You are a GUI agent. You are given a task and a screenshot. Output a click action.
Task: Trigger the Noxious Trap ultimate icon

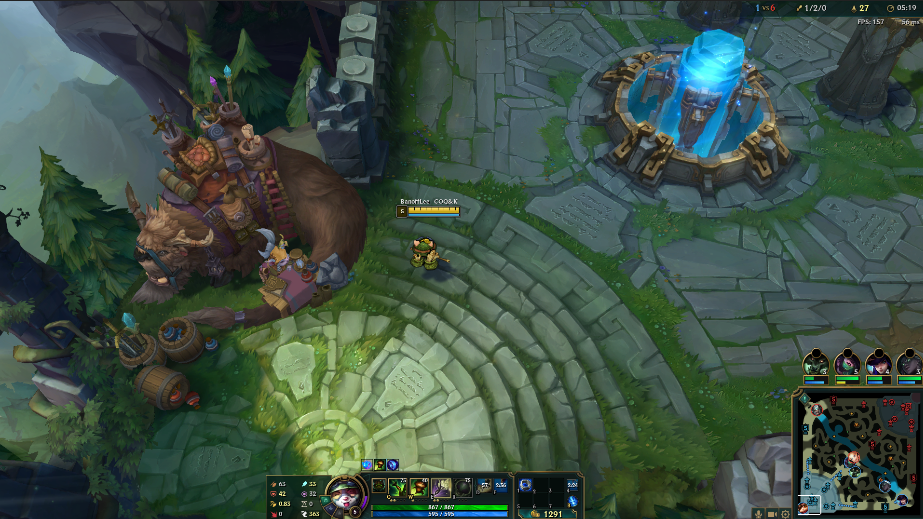tap(462, 487)
